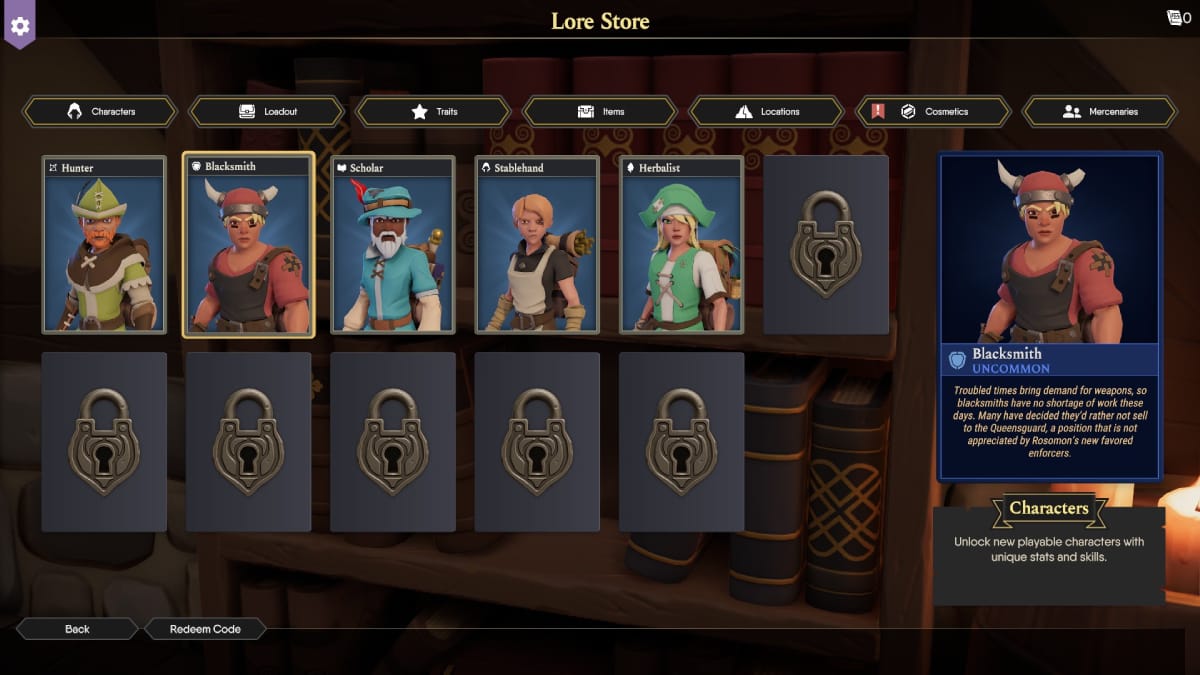Click the Back button

pyautogui.click(x=77, y=629)
